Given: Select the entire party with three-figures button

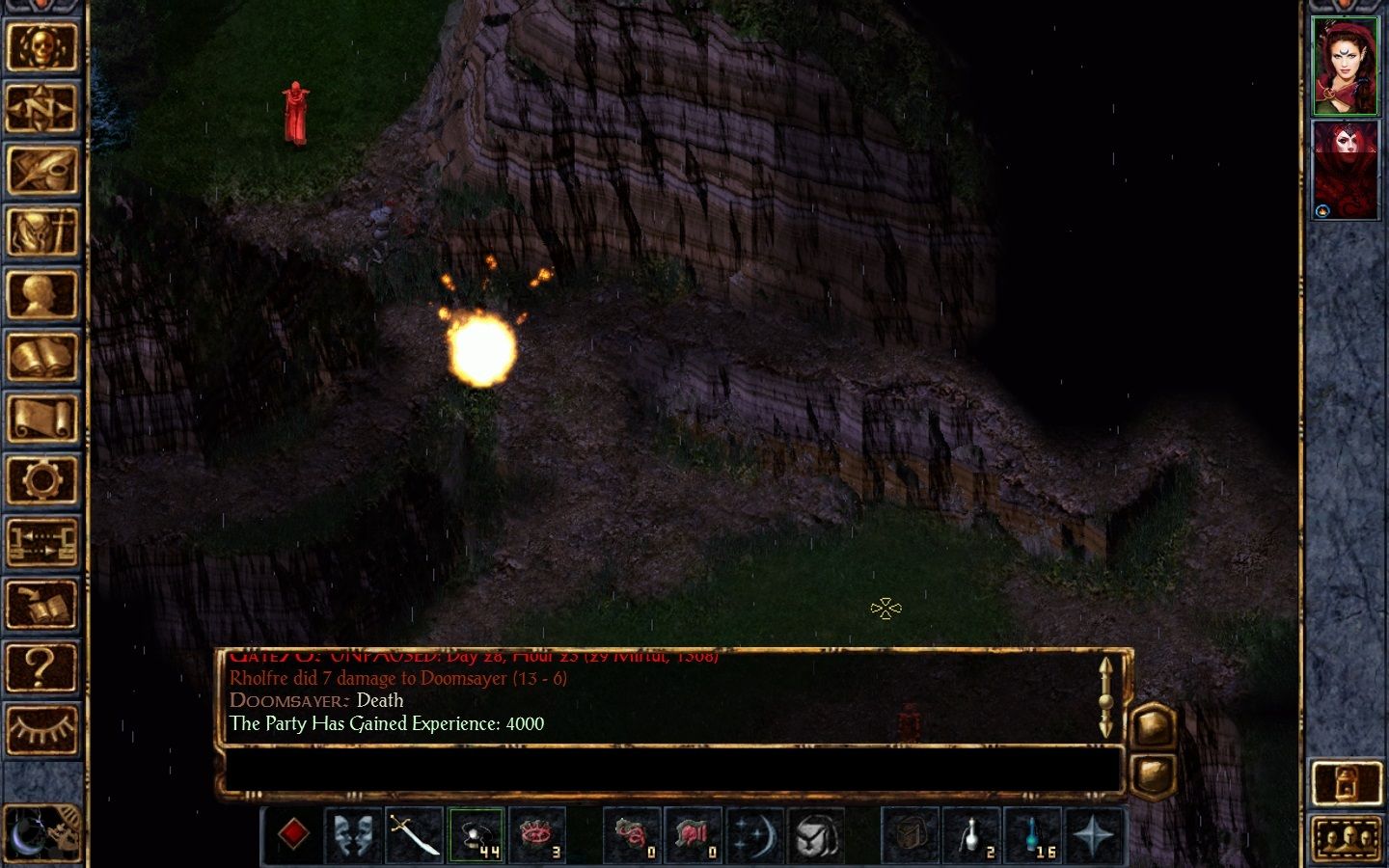Looking at the screenshot, I should tap(1345, 838).
